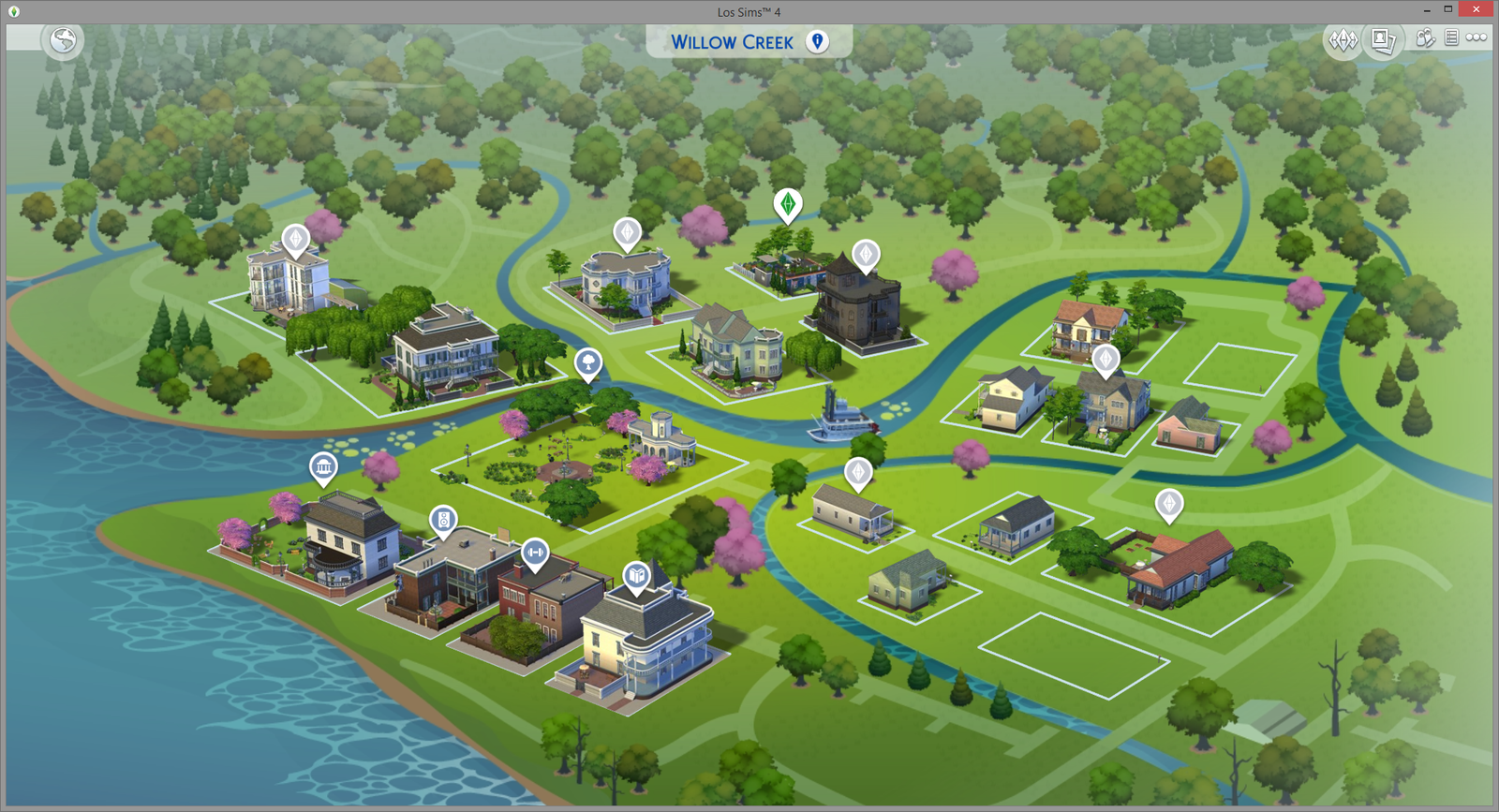Select the green plumbob active household marker
1499x812 pixels.
(x=788, y=203)
